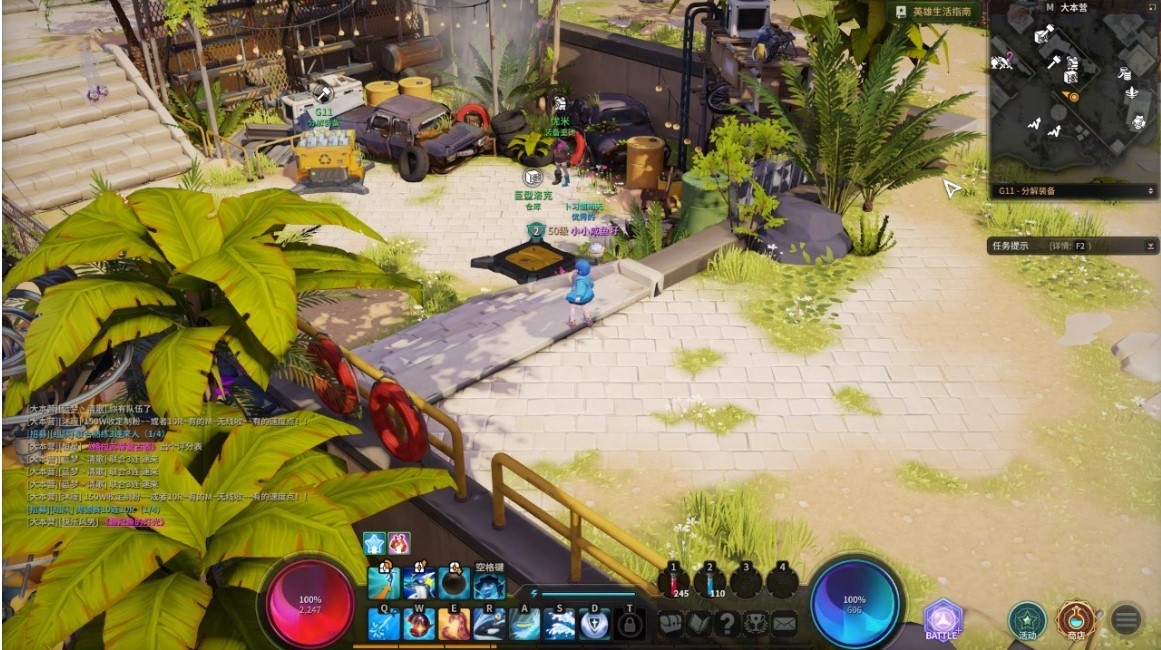Open the G11 - 分解装备 dropdown
1161x650 pixels.
point(1074,190)
